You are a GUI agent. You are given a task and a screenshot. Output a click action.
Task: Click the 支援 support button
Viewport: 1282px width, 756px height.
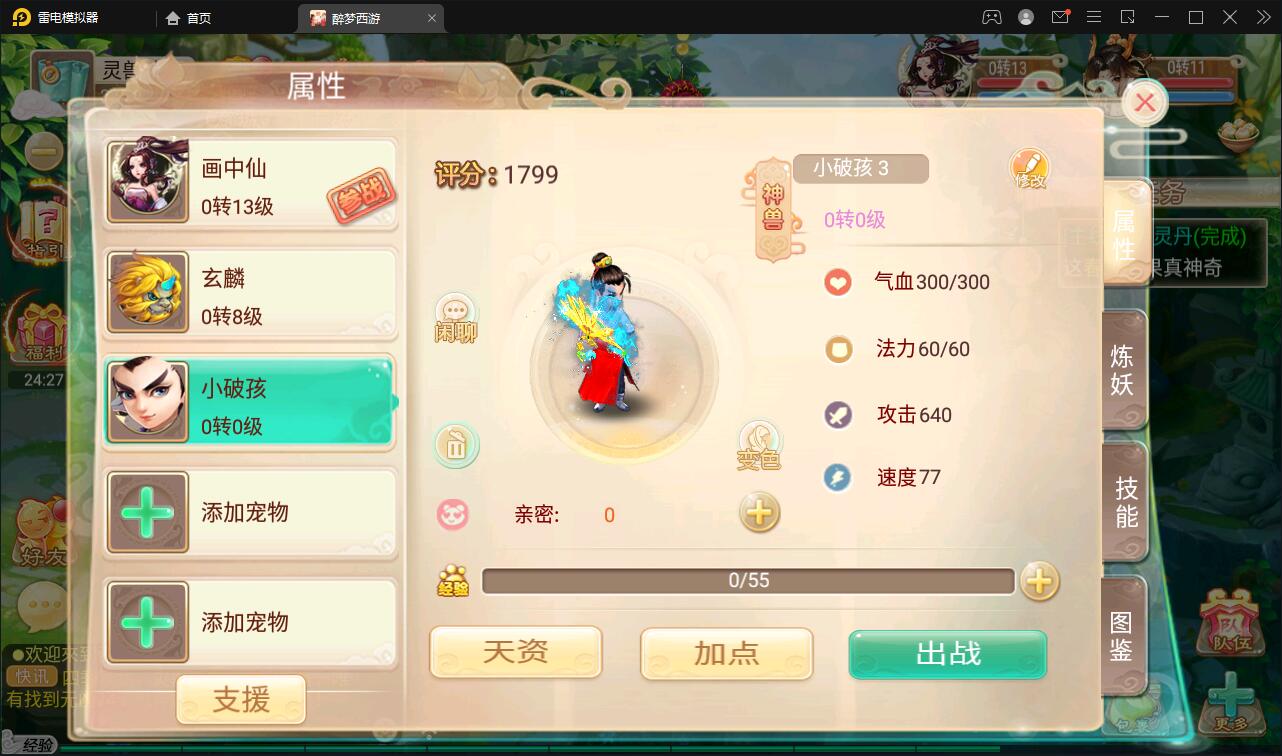click(241, 699)
